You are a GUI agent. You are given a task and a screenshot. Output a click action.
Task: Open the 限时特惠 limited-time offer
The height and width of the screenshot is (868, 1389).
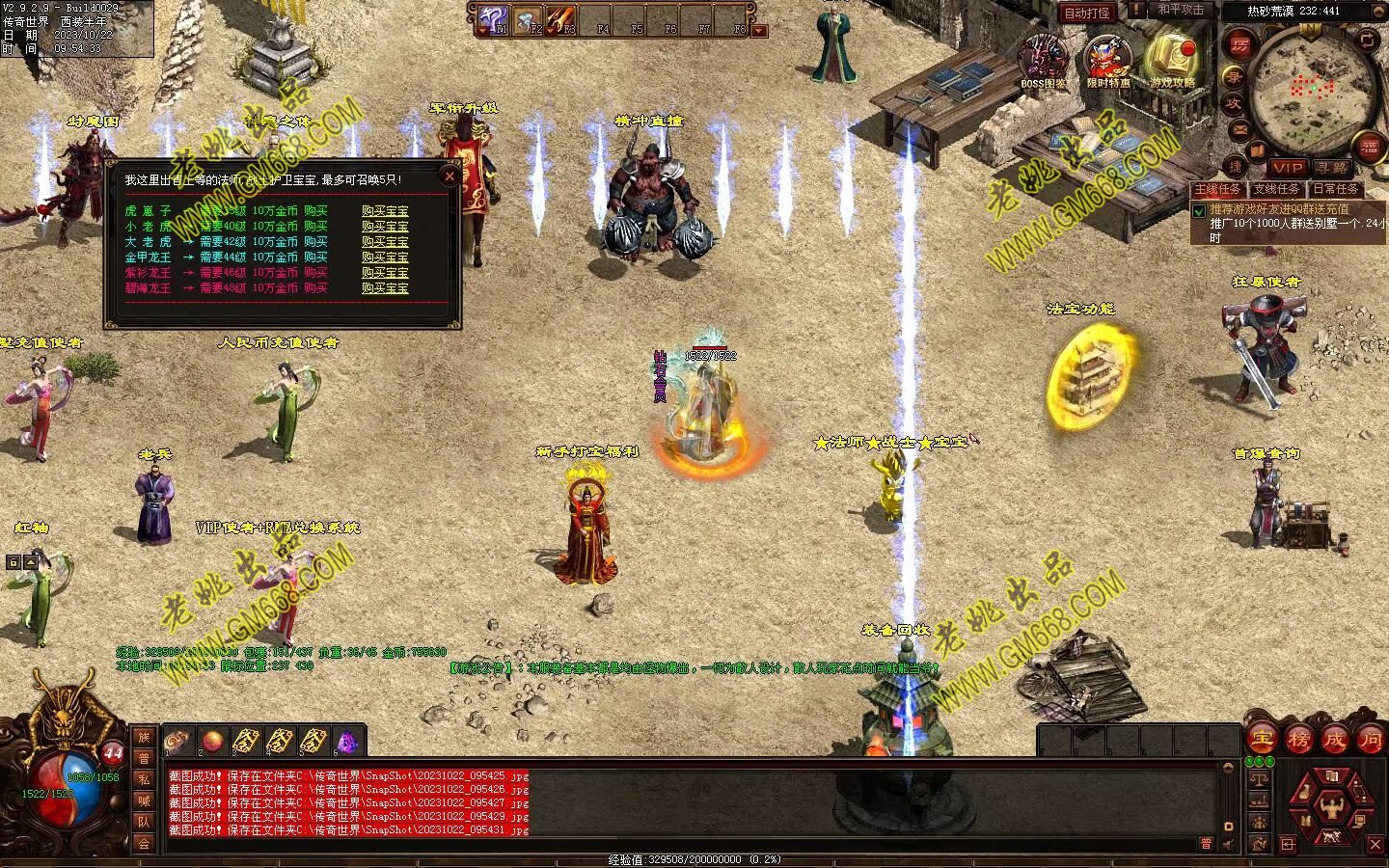point(1107,61)
